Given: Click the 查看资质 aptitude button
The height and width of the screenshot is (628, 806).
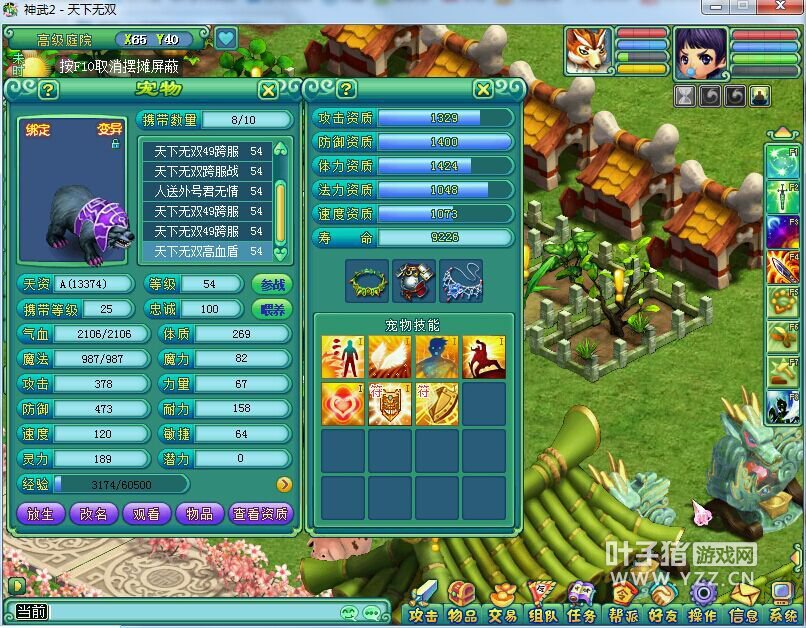Looking at the screenshot, I should 260,514.
